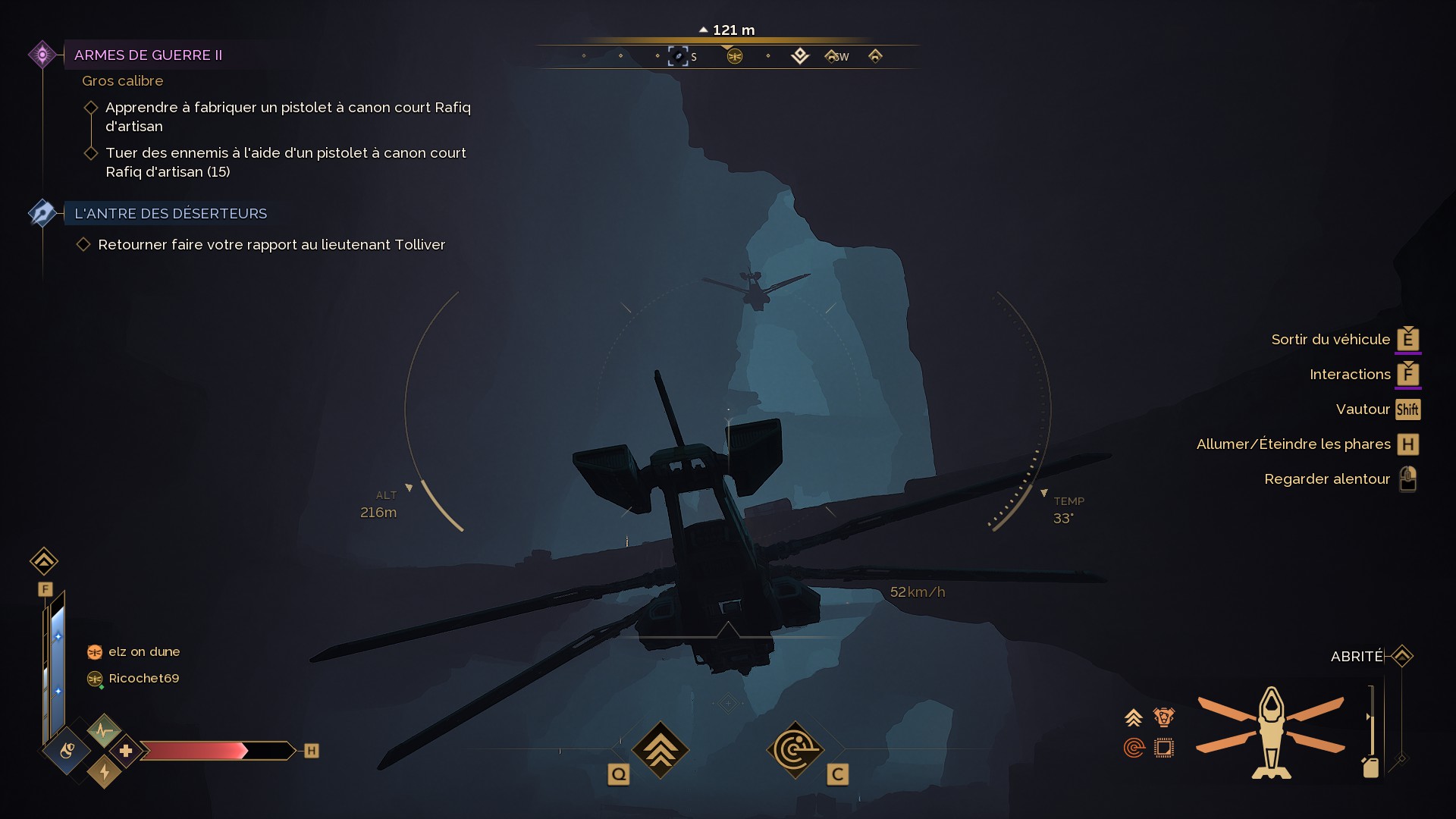Select party member Ricochet69
The image size is (1456, 819).
[x=143, y=679]
